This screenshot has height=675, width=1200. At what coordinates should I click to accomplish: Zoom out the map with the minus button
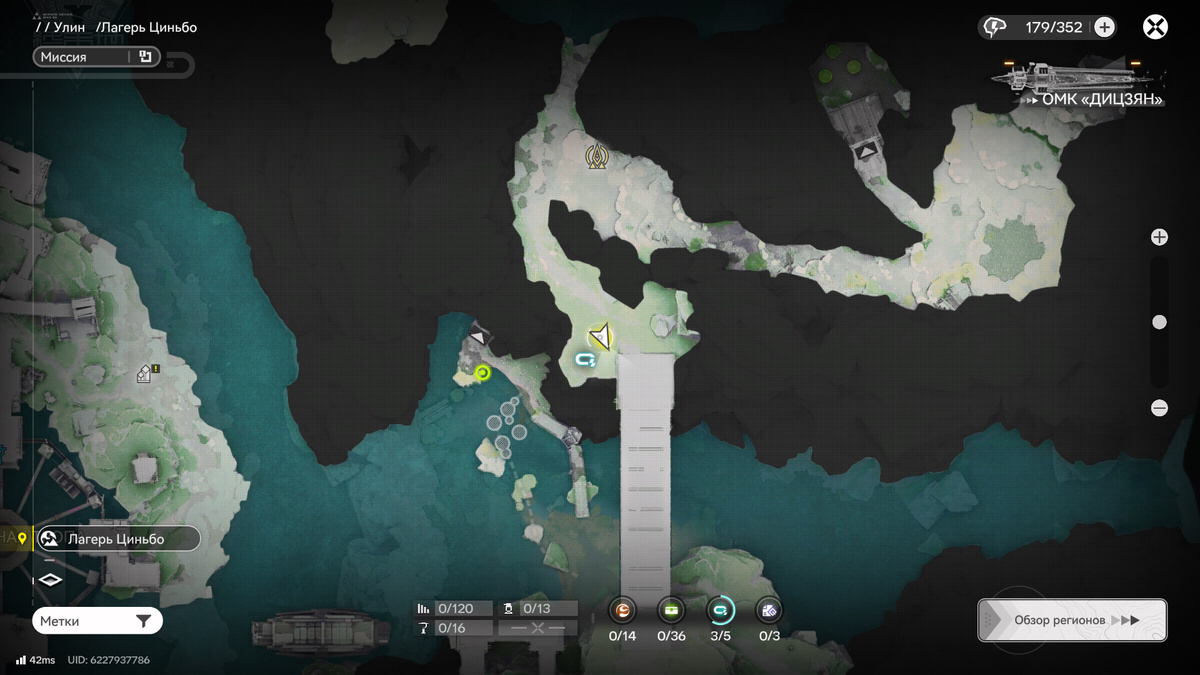(x=1159, y=408)
